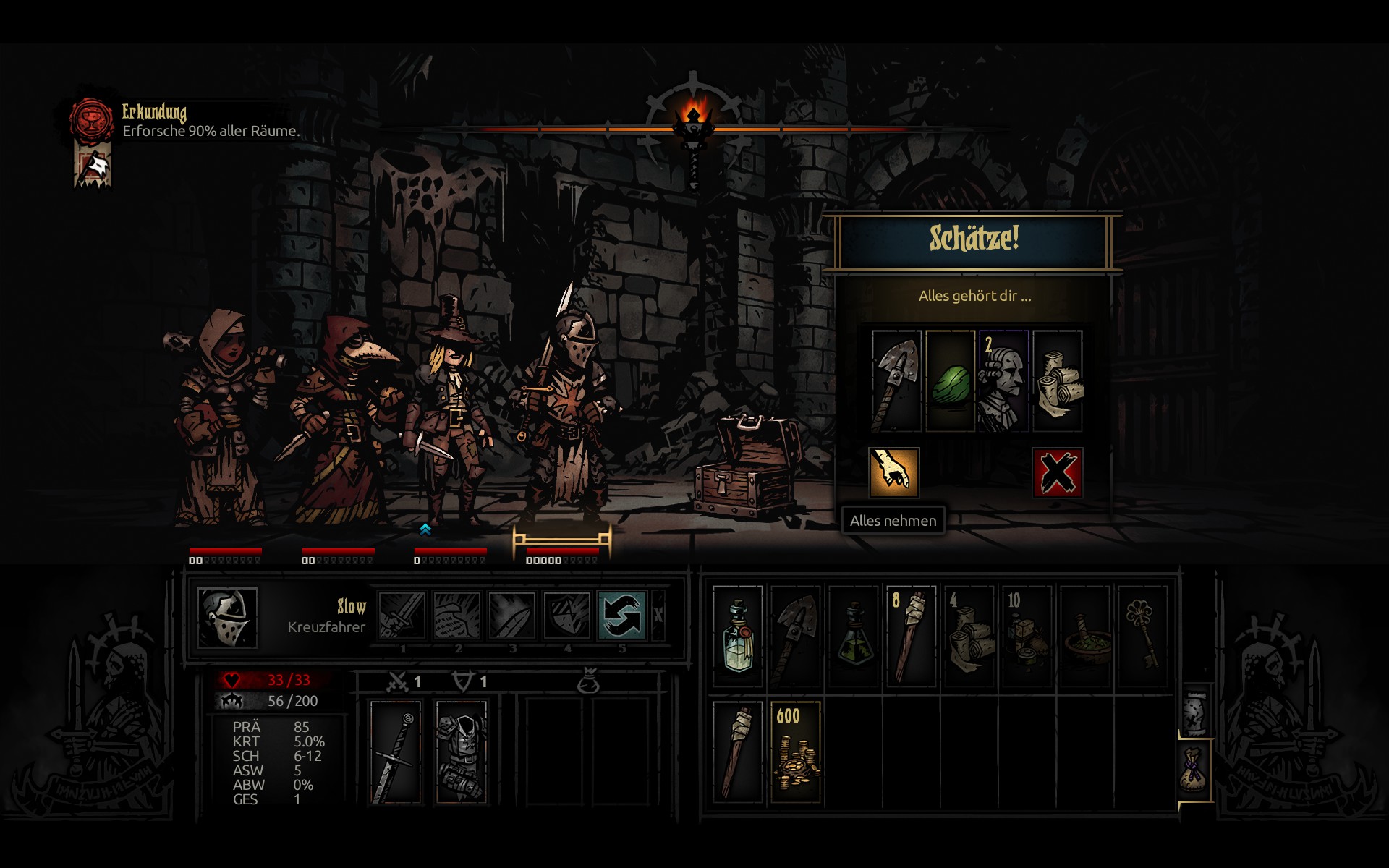Open the Erkundung quest seal
Screen dimensions: 1389x868
91,120
